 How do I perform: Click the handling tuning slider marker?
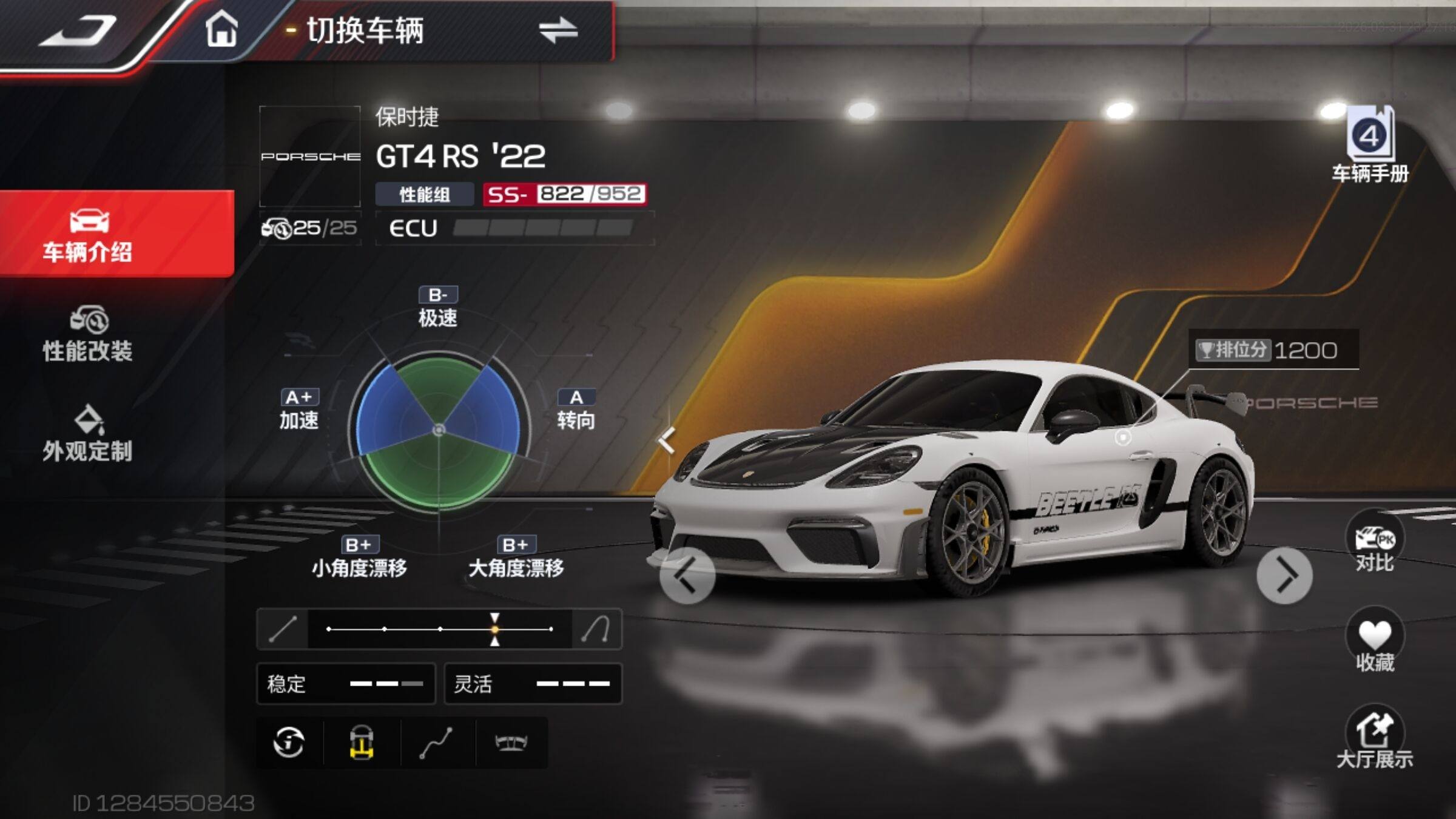click(495, 629)
